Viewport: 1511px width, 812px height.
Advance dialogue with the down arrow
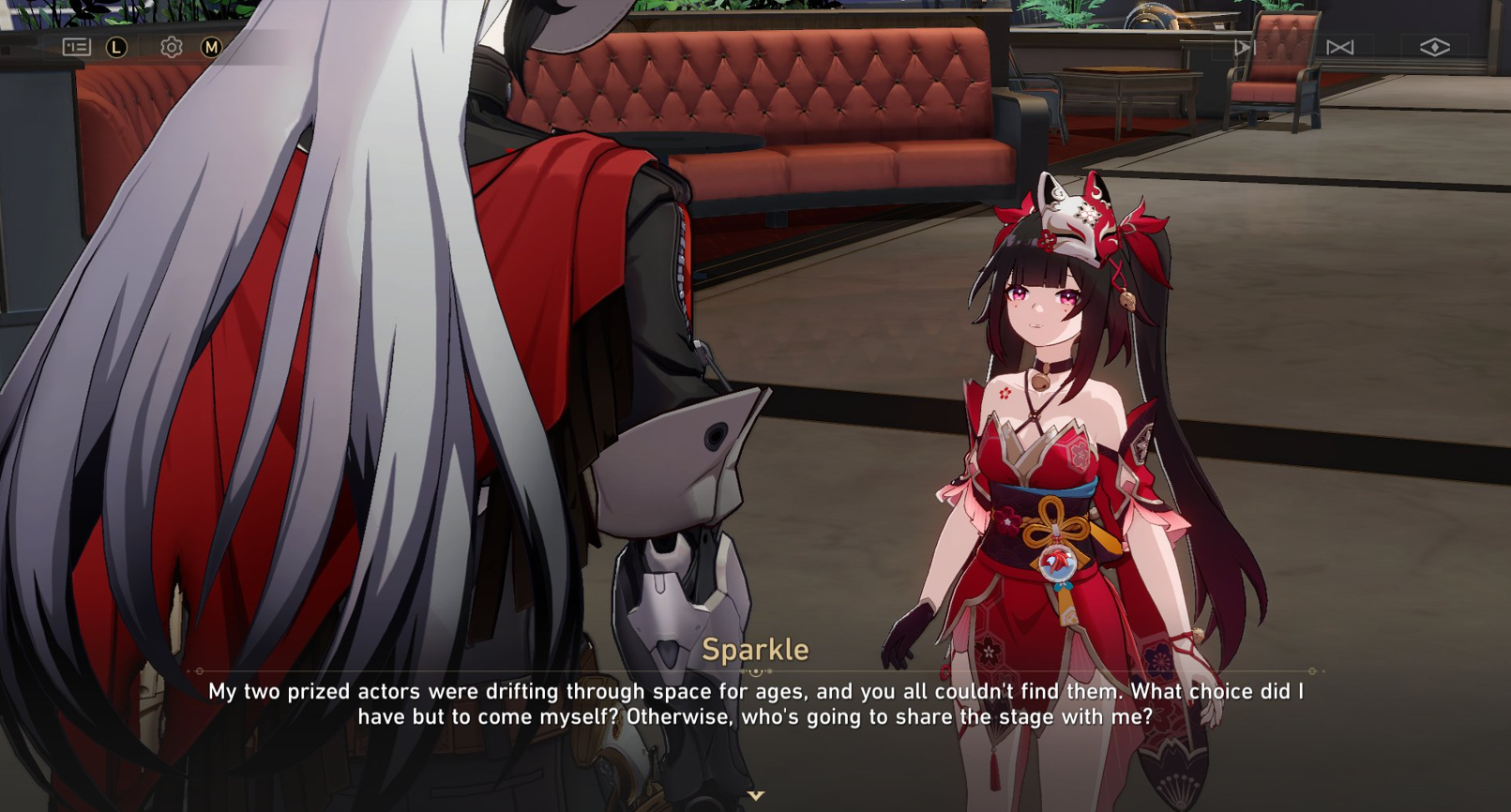coord(756,795)
